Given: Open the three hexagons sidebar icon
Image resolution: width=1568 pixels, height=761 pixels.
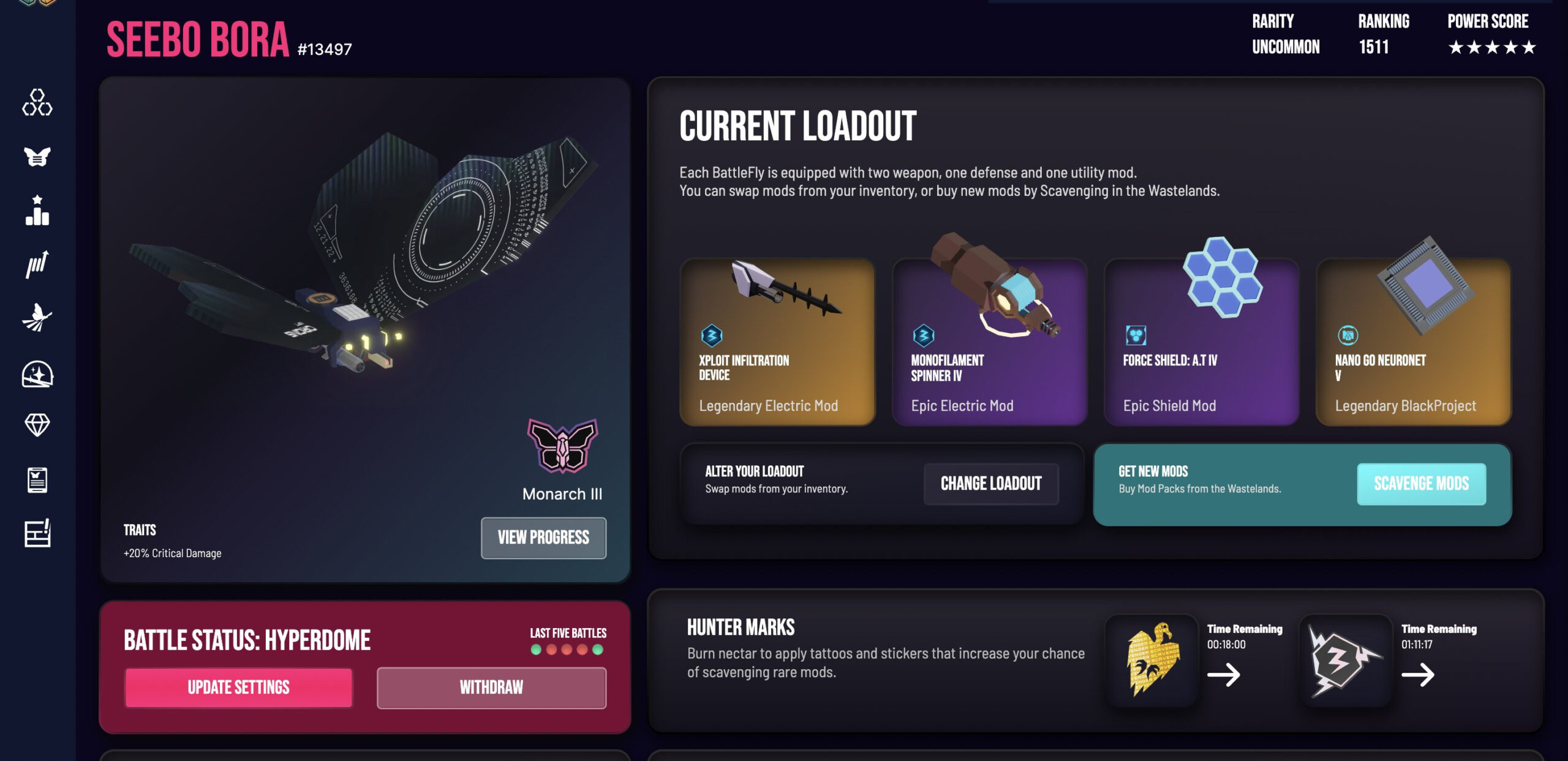Looking at the screenshot, I should 37,102.
